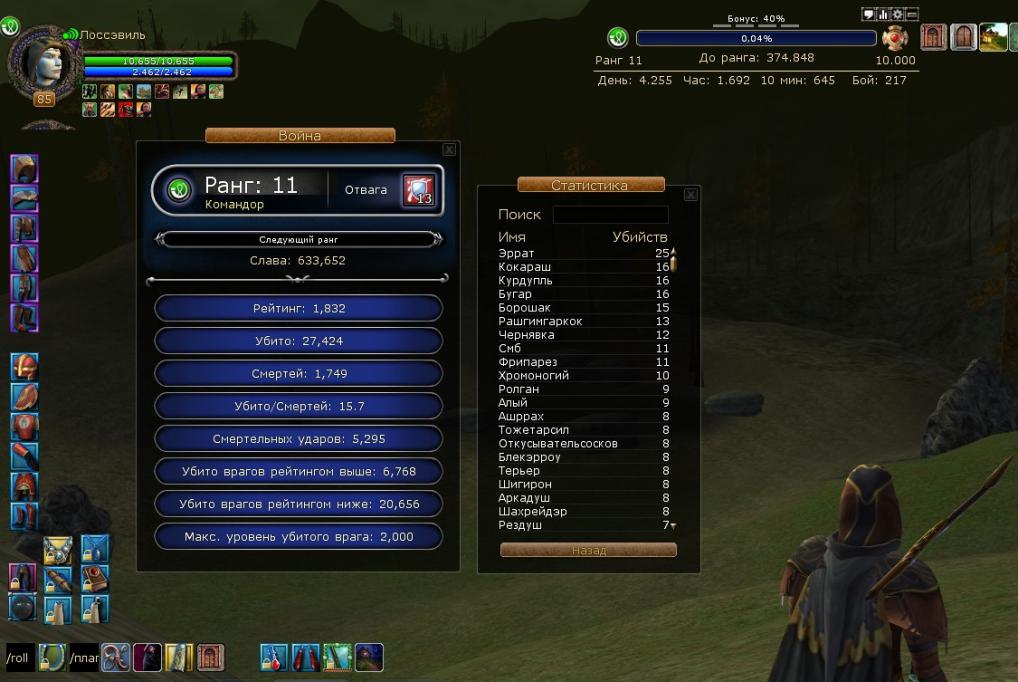Select the Отвага badge icon
1018x682 pixels.
click(418, 190)
